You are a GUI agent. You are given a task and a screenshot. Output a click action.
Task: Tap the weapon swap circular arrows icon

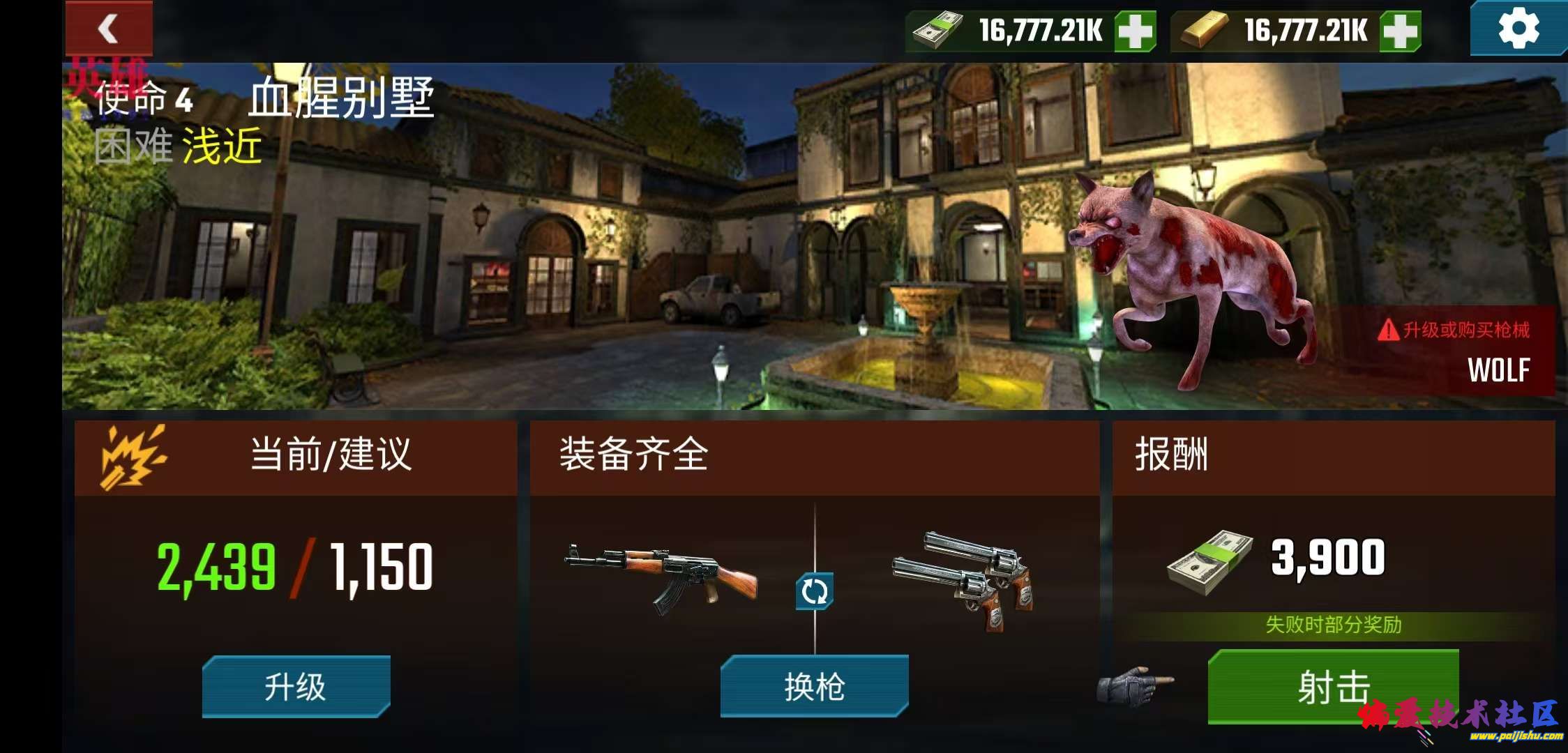tap(815, 589)
